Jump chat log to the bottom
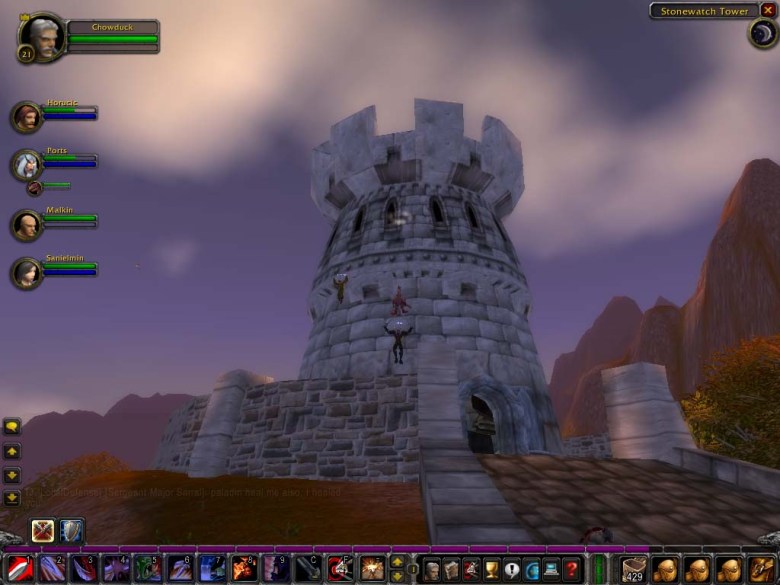780x585 pixels. (13, 498)
